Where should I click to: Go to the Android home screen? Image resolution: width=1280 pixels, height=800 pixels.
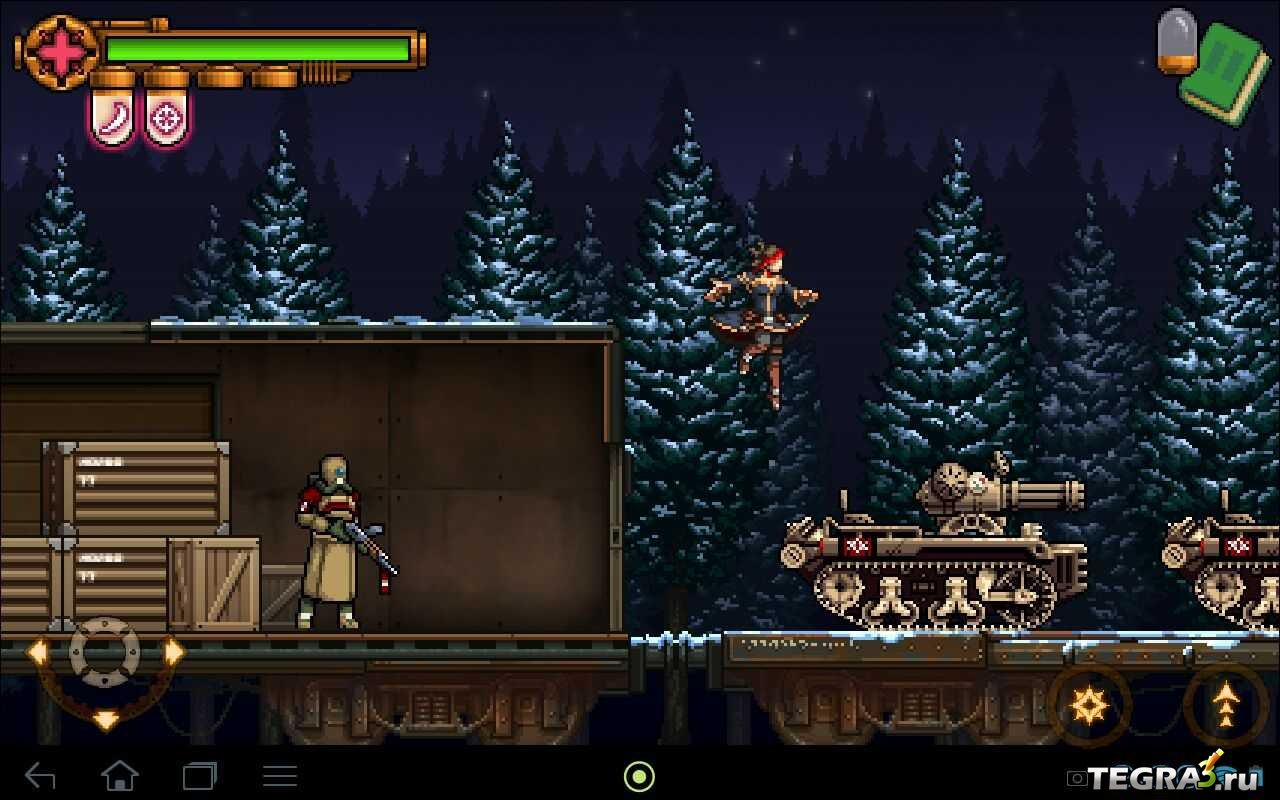(x=119, y=775)
